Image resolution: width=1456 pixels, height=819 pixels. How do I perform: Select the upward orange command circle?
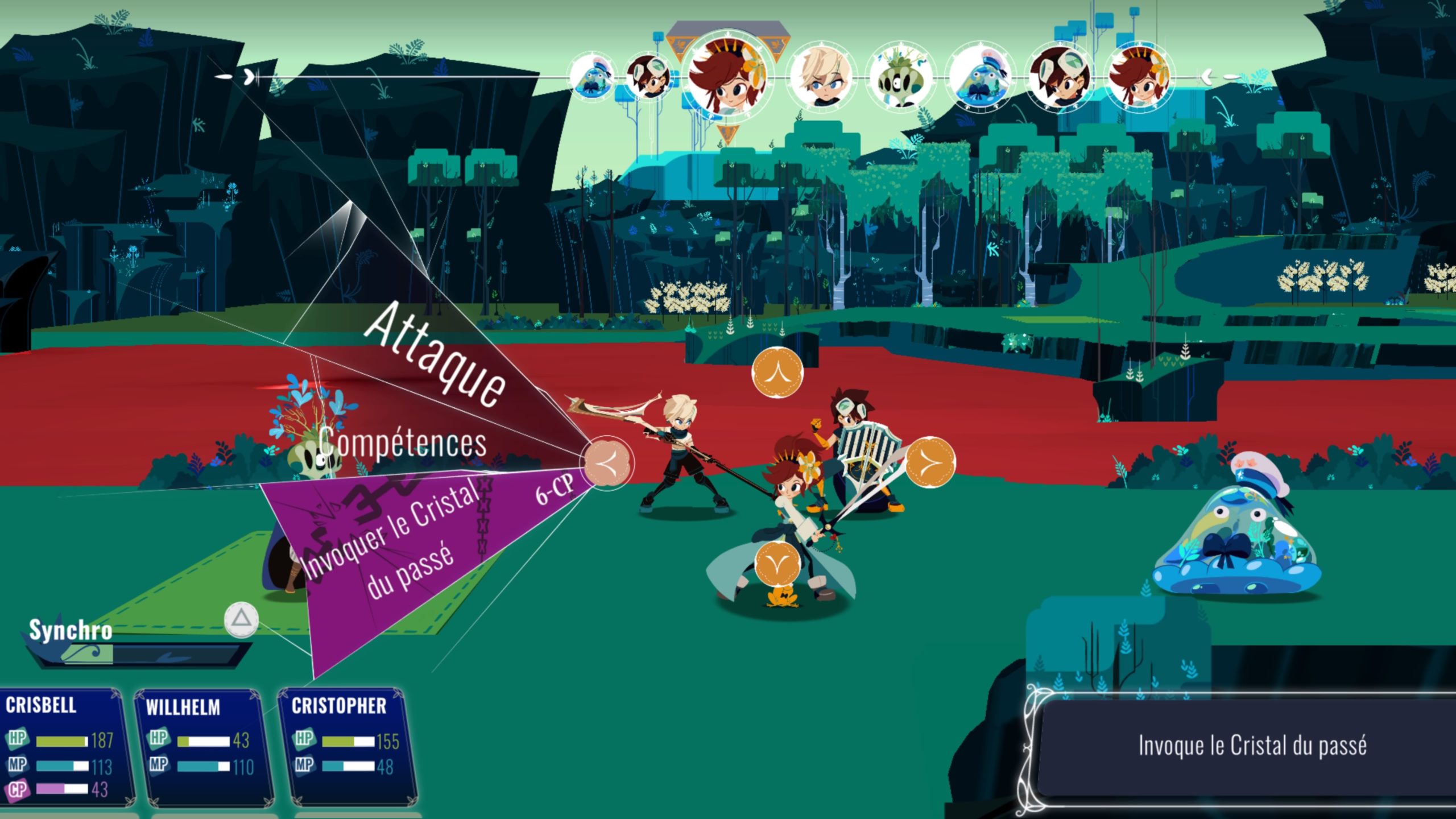[x=777, y=373]
